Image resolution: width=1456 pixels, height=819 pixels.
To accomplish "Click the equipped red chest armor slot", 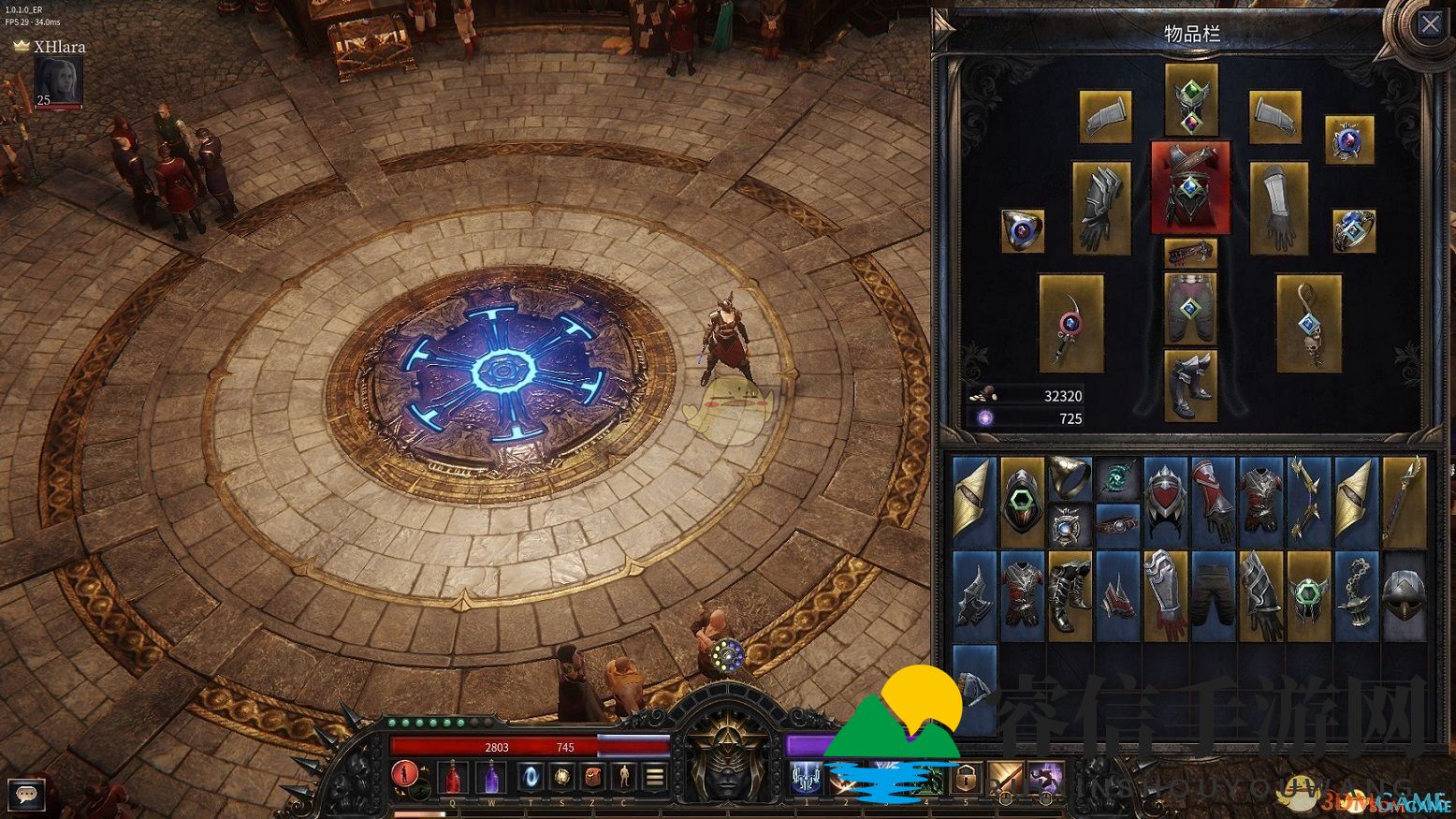I will (1190, 186).
